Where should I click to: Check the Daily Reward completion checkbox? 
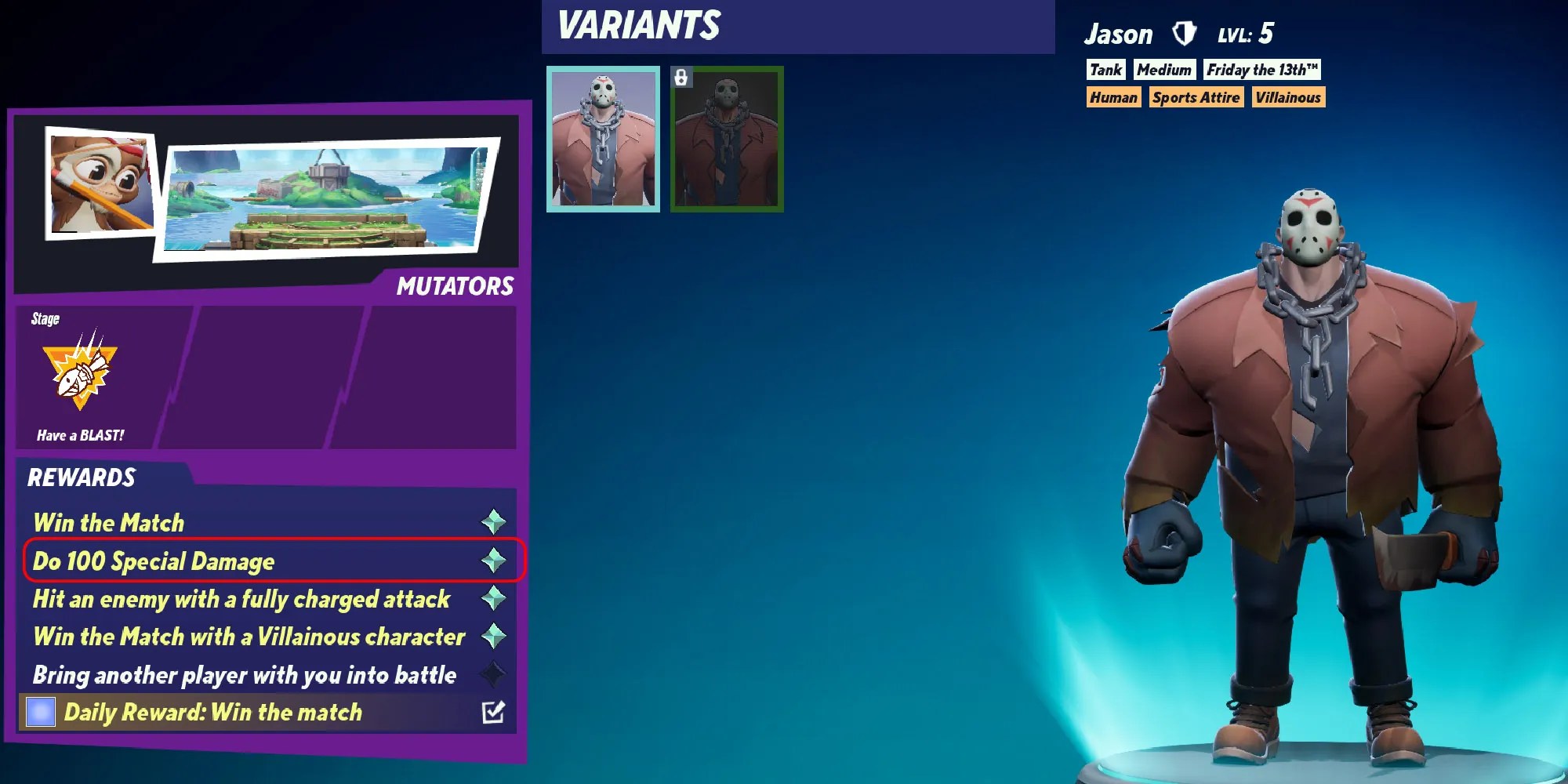(x=497, y=710)
